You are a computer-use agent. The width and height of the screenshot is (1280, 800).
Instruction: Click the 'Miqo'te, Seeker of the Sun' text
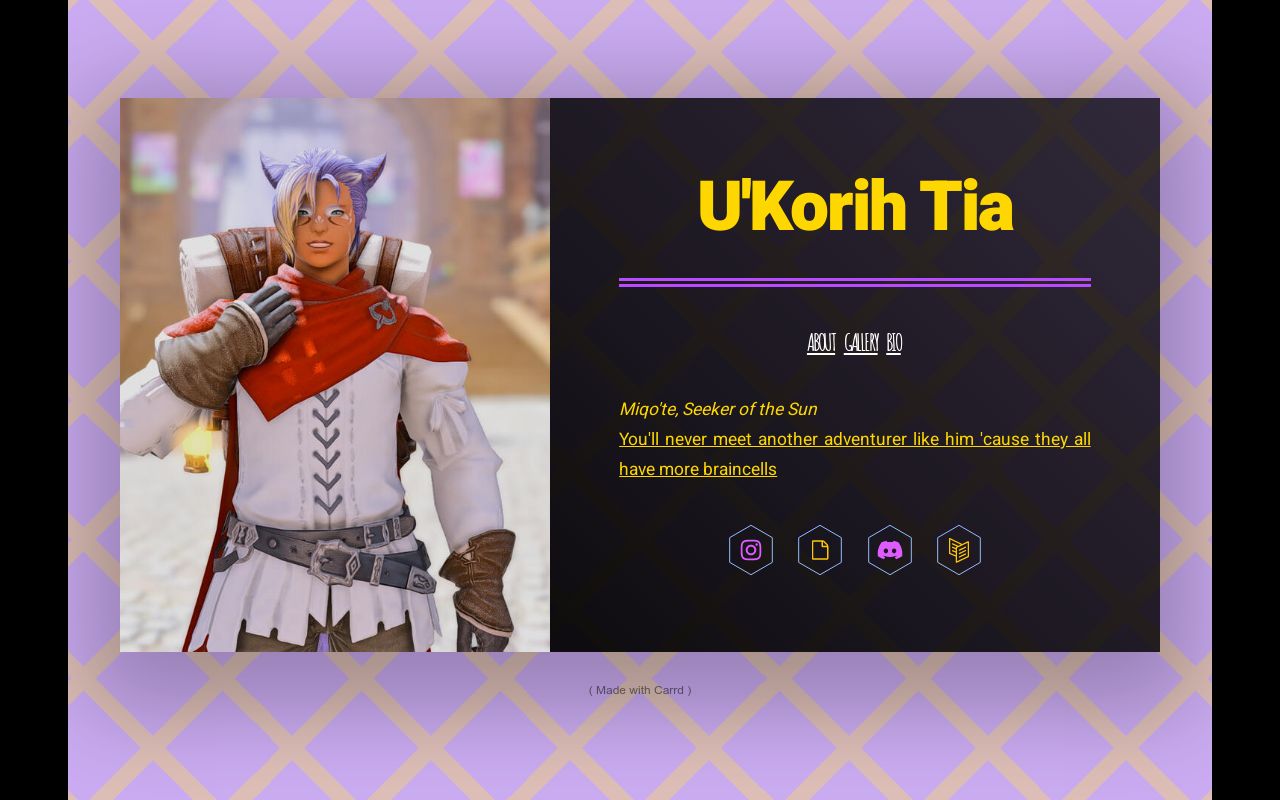(x=717, y=409)
